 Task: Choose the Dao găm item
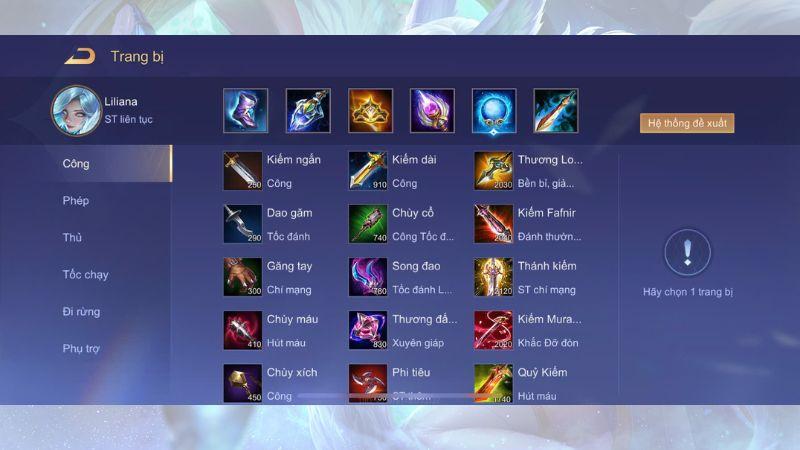coord(243,224)
